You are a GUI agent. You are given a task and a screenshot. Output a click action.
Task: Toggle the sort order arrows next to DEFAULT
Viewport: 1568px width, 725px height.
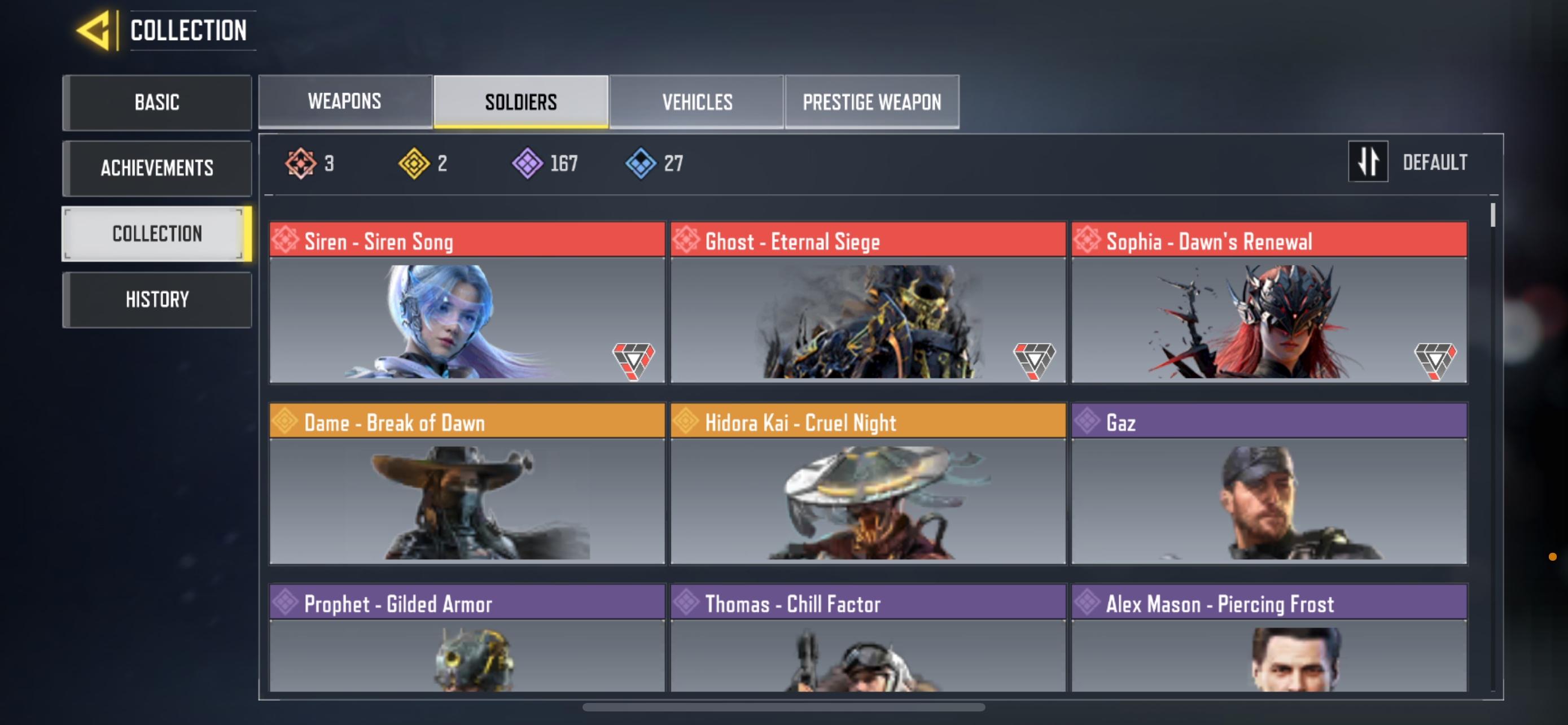click(x=1368, y=162)
